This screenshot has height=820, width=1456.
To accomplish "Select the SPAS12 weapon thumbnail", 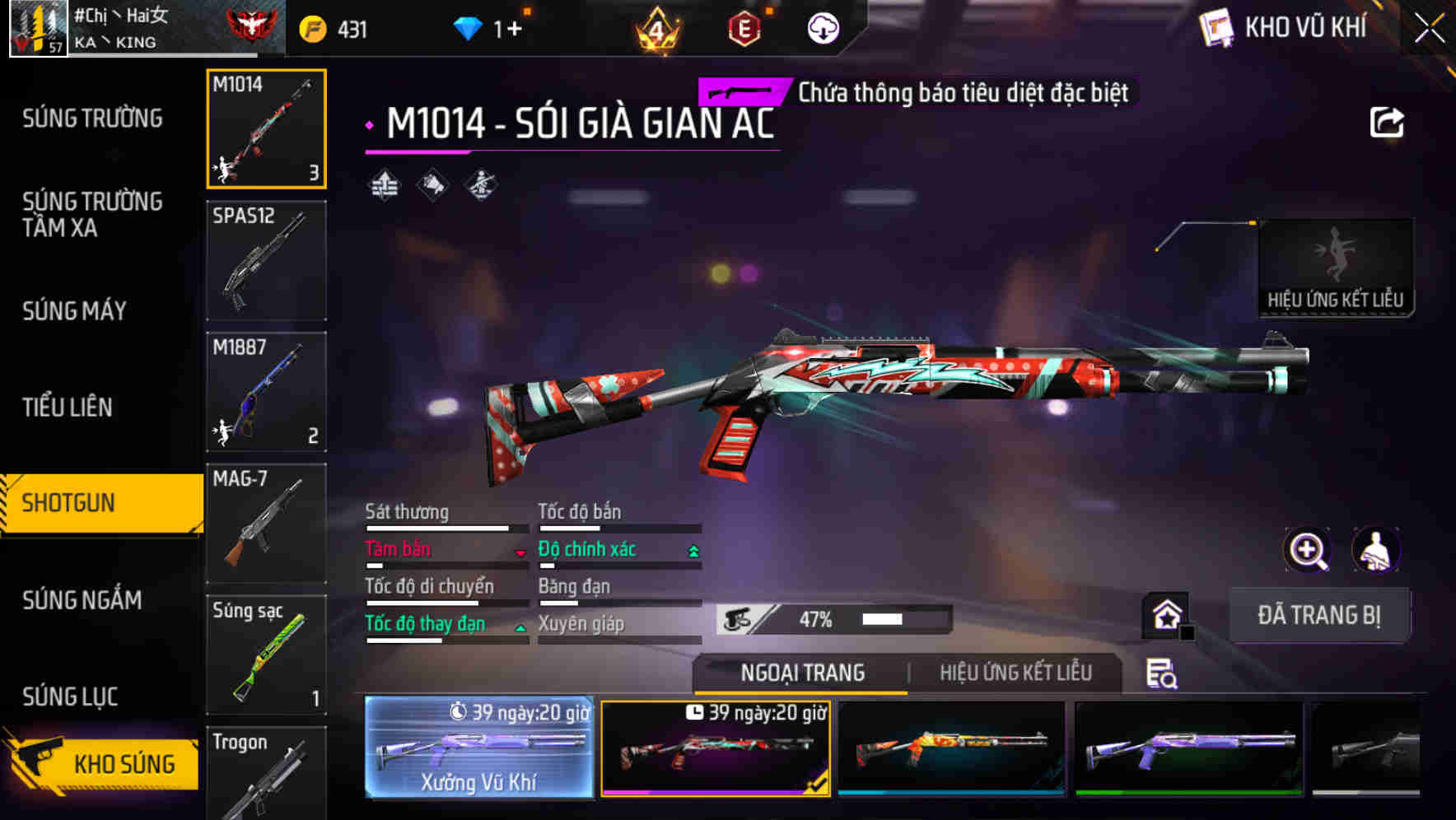I will 266,260.
